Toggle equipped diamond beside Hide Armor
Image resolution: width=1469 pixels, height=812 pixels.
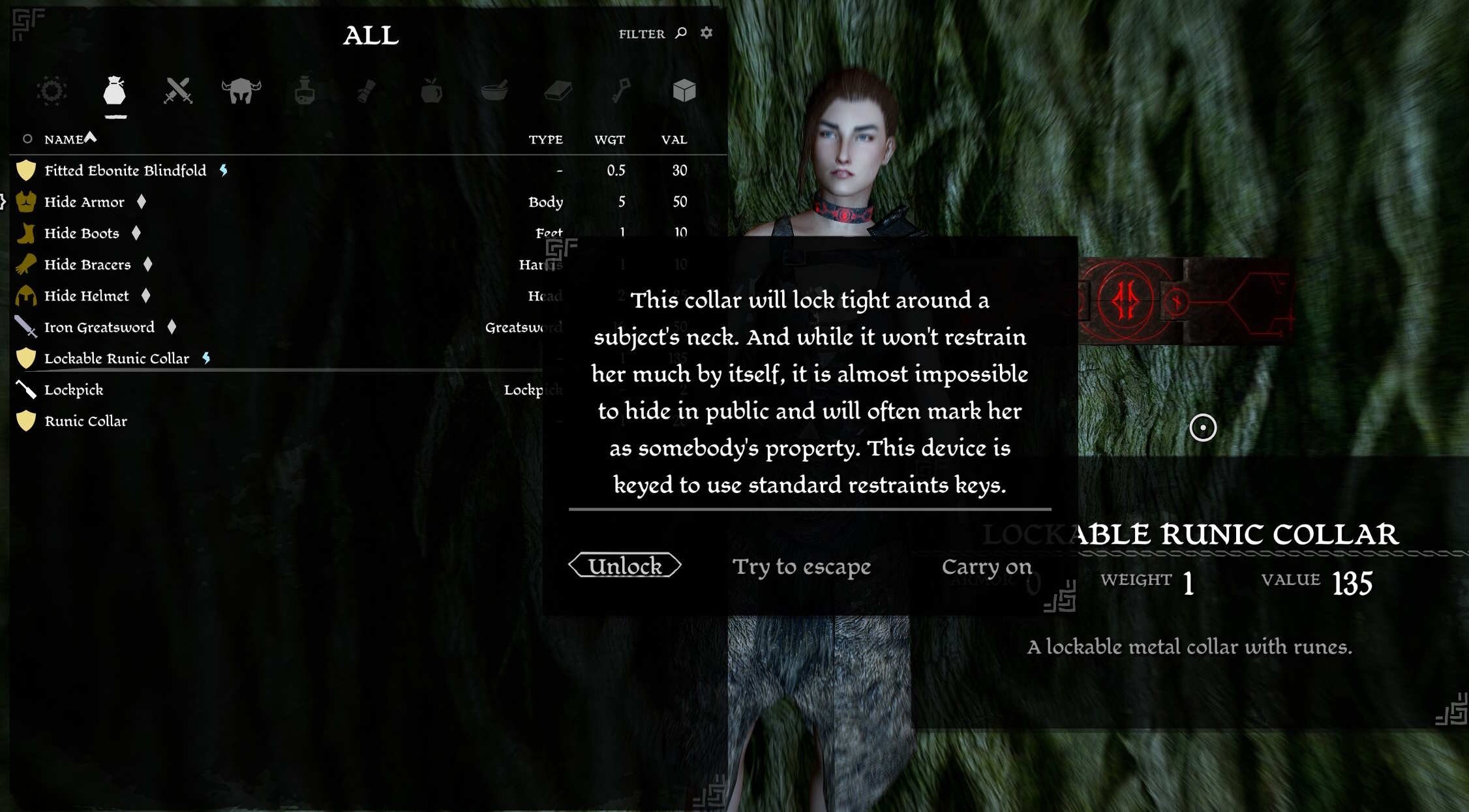point(140,202)
